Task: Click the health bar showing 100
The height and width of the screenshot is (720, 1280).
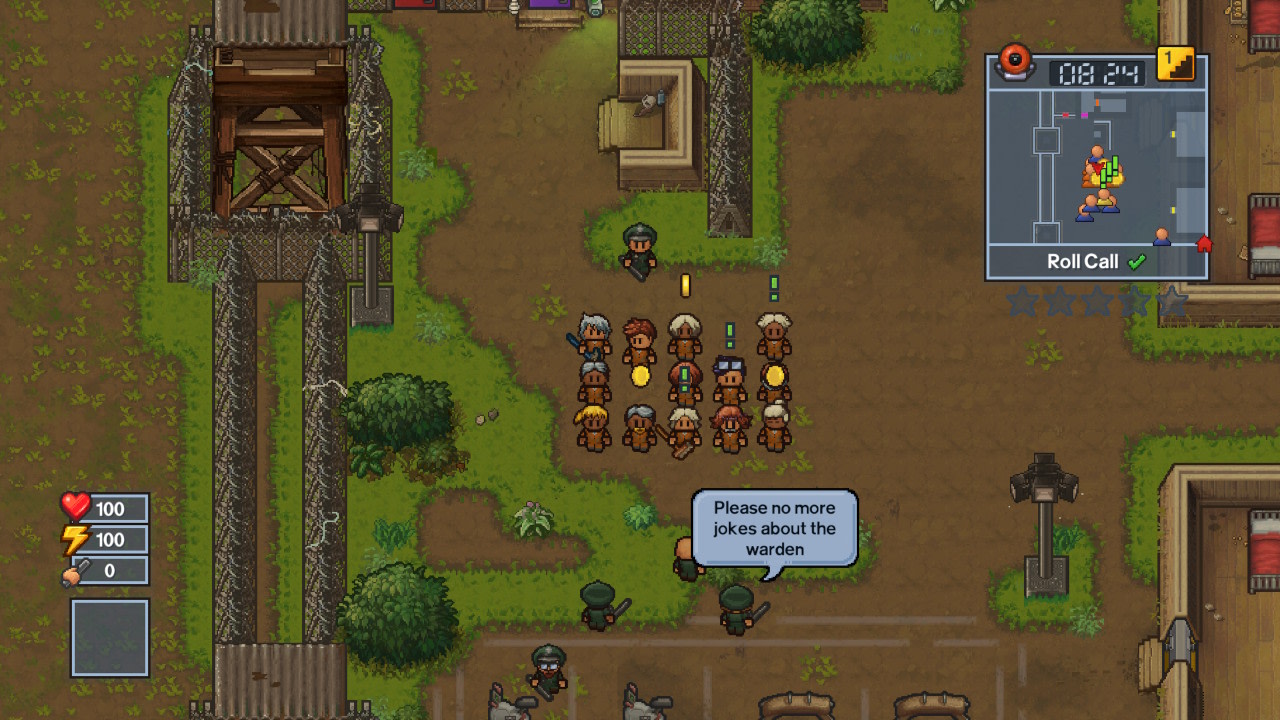Action: click(115, 509)
